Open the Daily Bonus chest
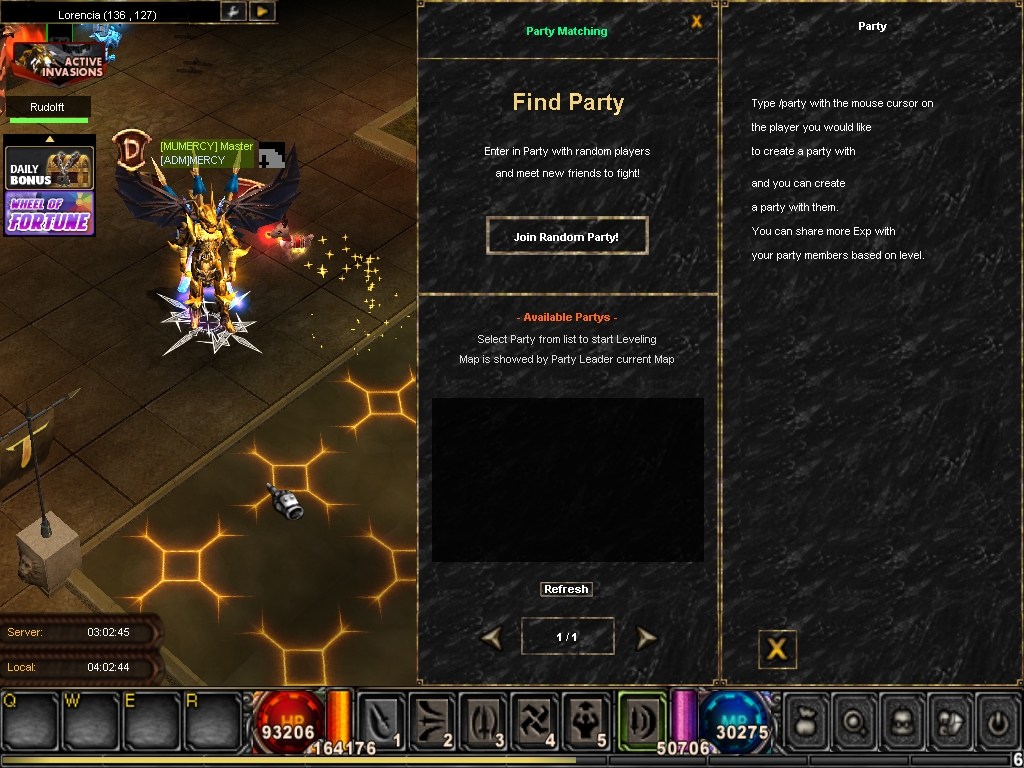Viewport: 1024px width, 768px height. pos(50,168)
